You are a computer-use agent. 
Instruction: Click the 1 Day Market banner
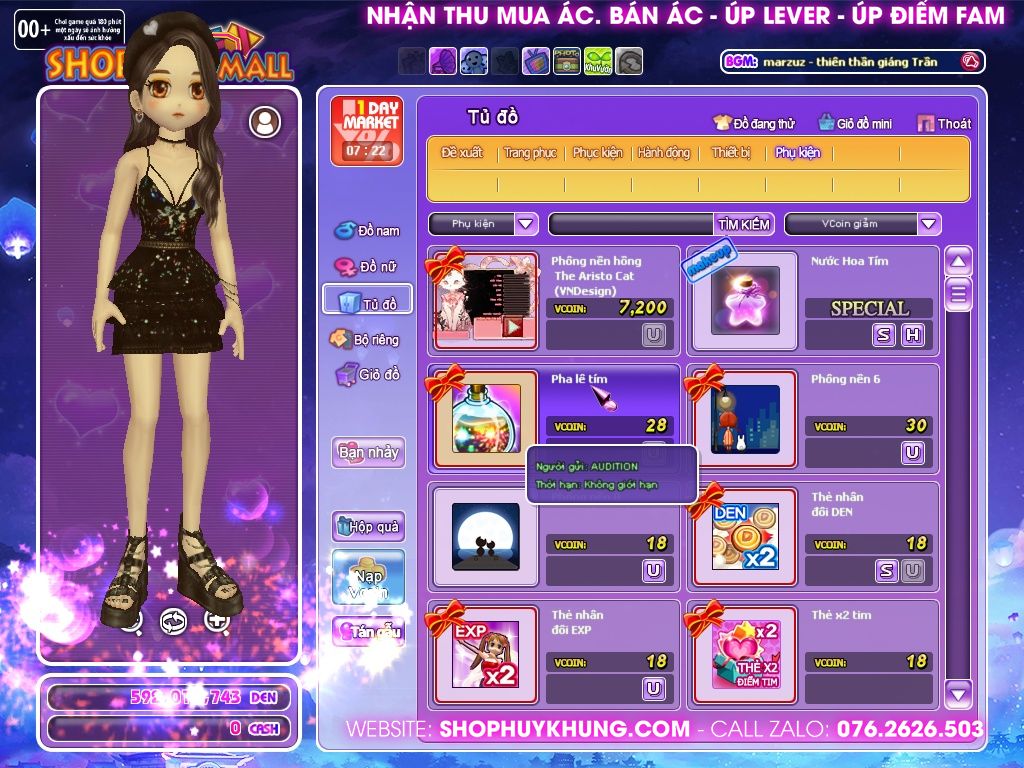point(367,130)
